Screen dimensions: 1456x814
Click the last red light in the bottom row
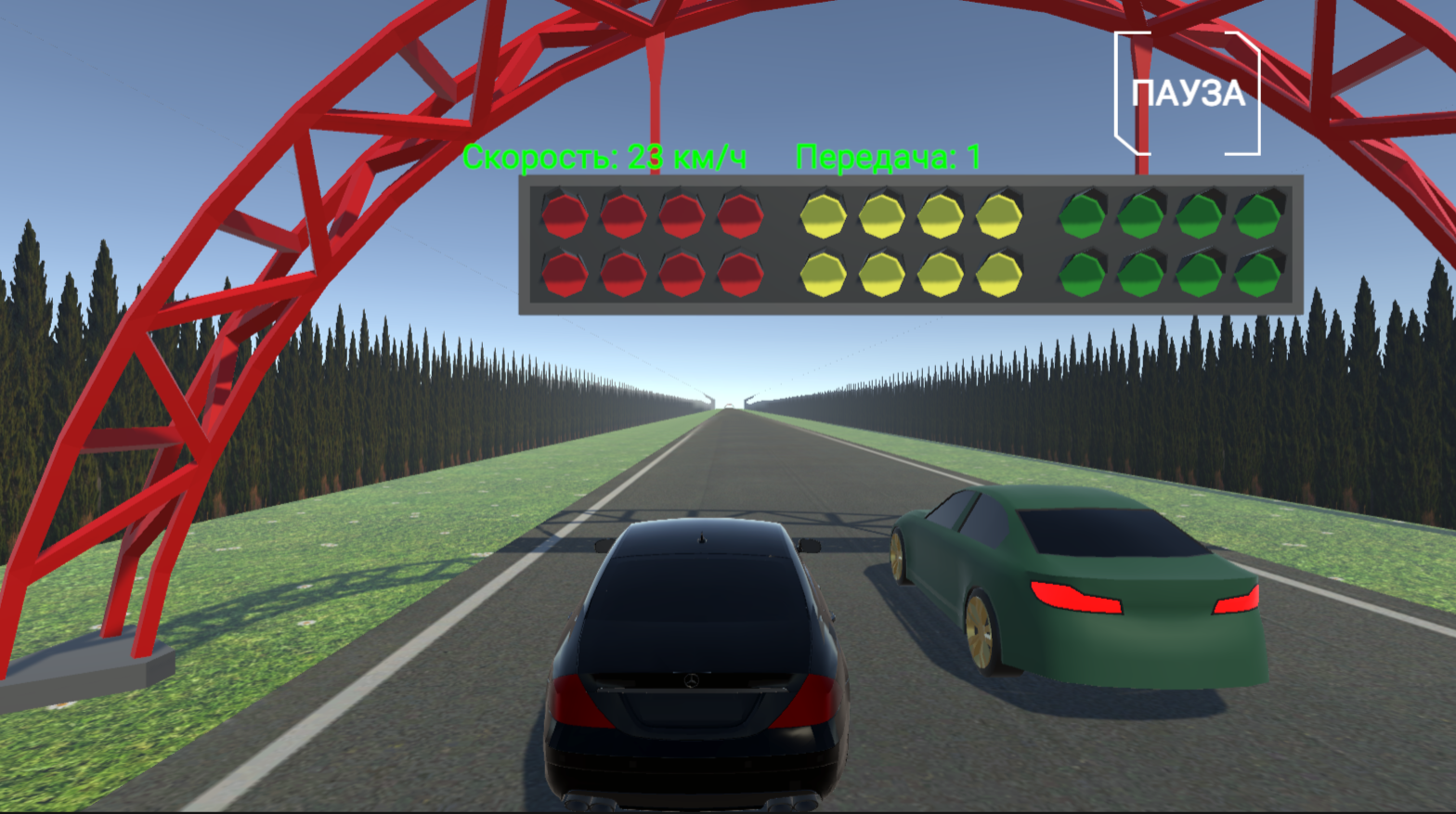tap(738, 274)
